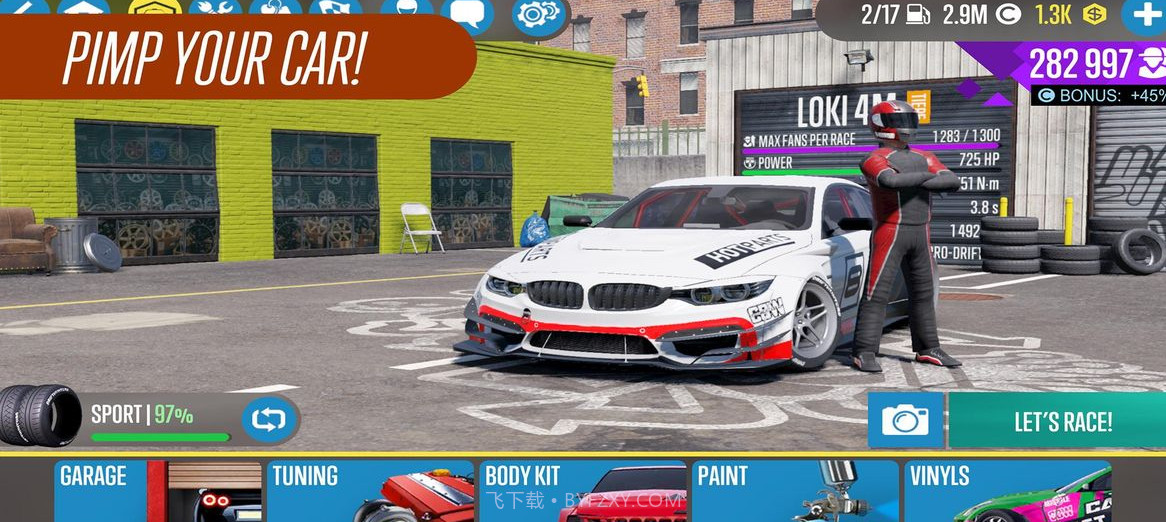Viewport: 1166px width, 522px height.
Task: Select the Paint option
Action: point(796,491)
